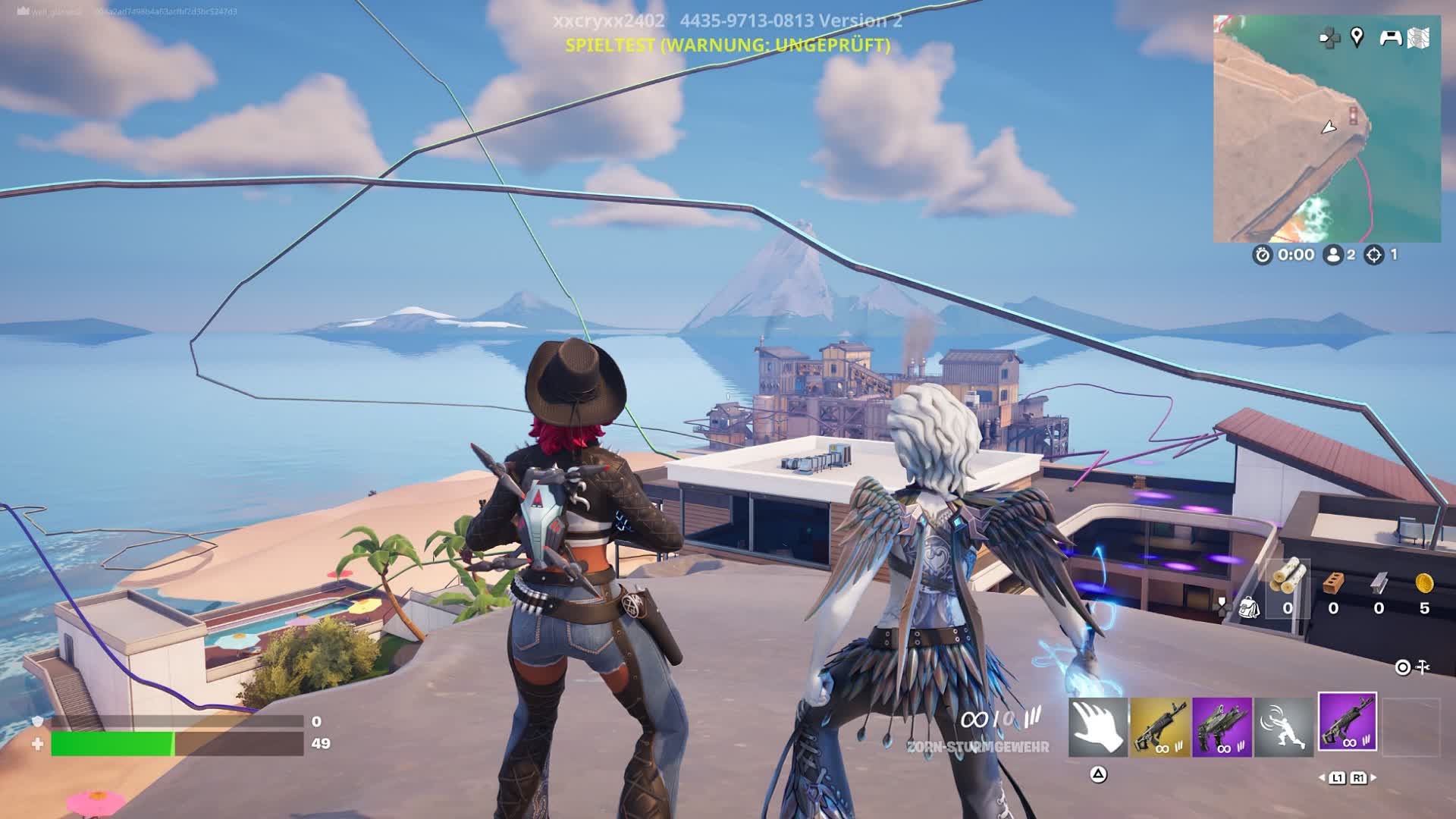Equip the gold-rarity assault rifle slot
Viewport: 1456px width, 819px height.
[x=1159, y=727]
